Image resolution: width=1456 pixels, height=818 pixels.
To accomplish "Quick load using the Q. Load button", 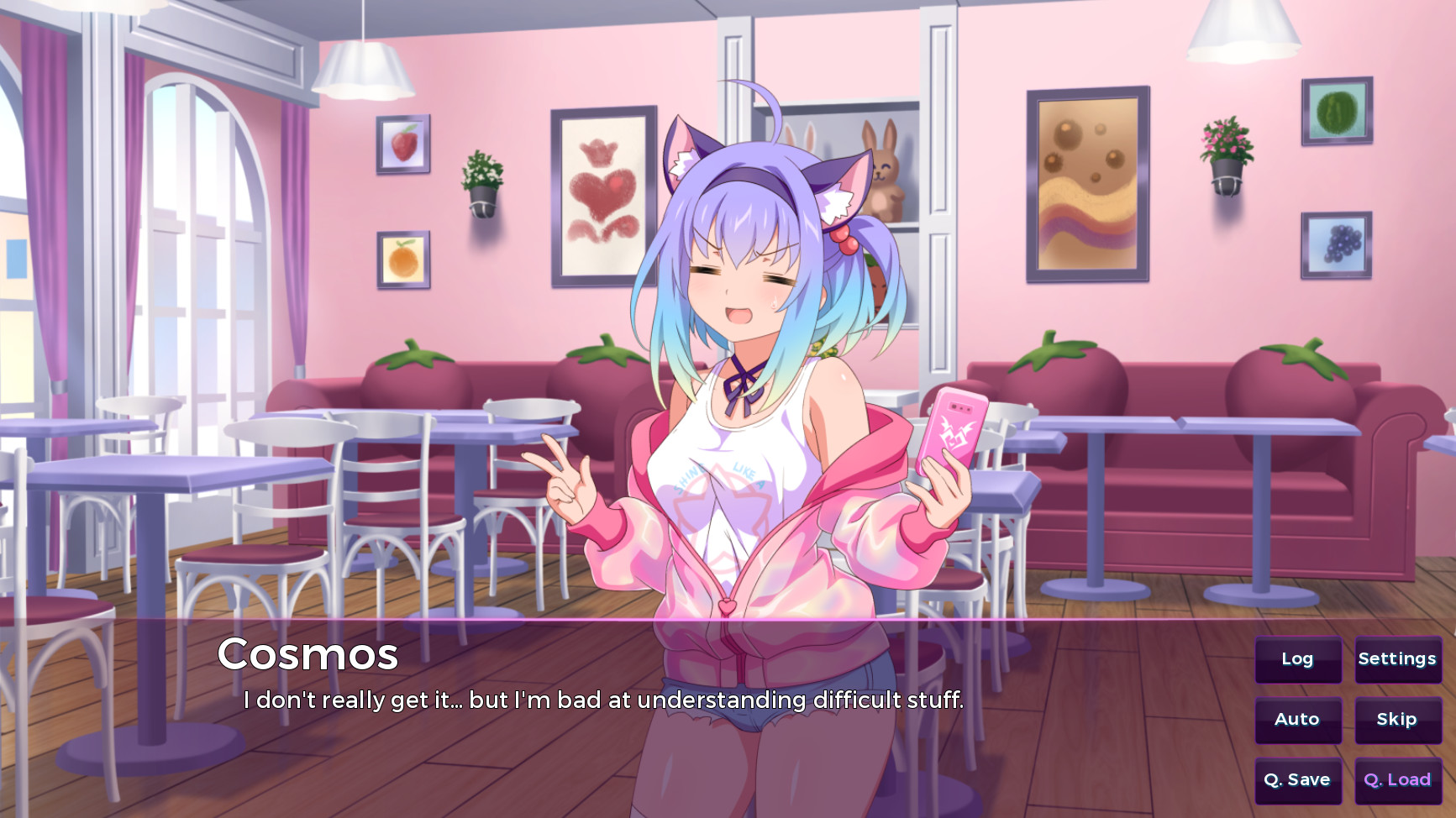I will pos(1397,779).
